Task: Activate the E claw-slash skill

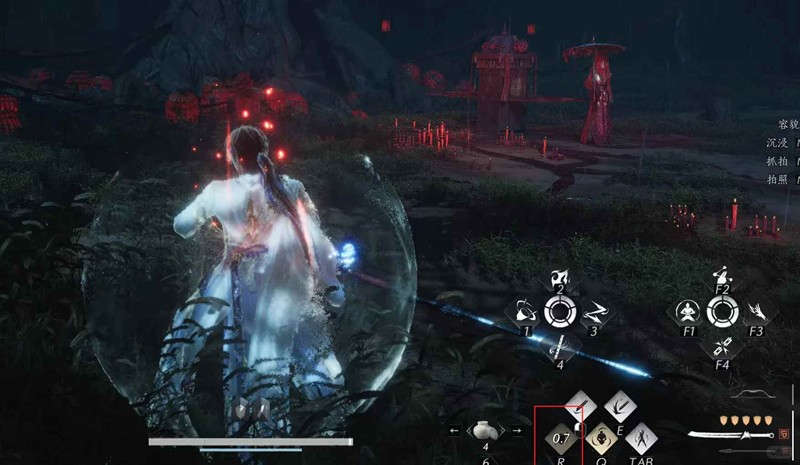Action: (620, 406)
